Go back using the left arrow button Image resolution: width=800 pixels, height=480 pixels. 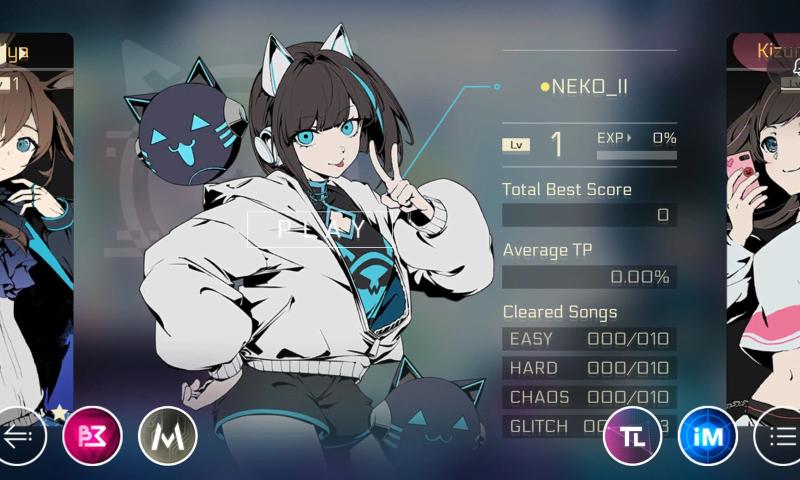[x=22, y=436]
